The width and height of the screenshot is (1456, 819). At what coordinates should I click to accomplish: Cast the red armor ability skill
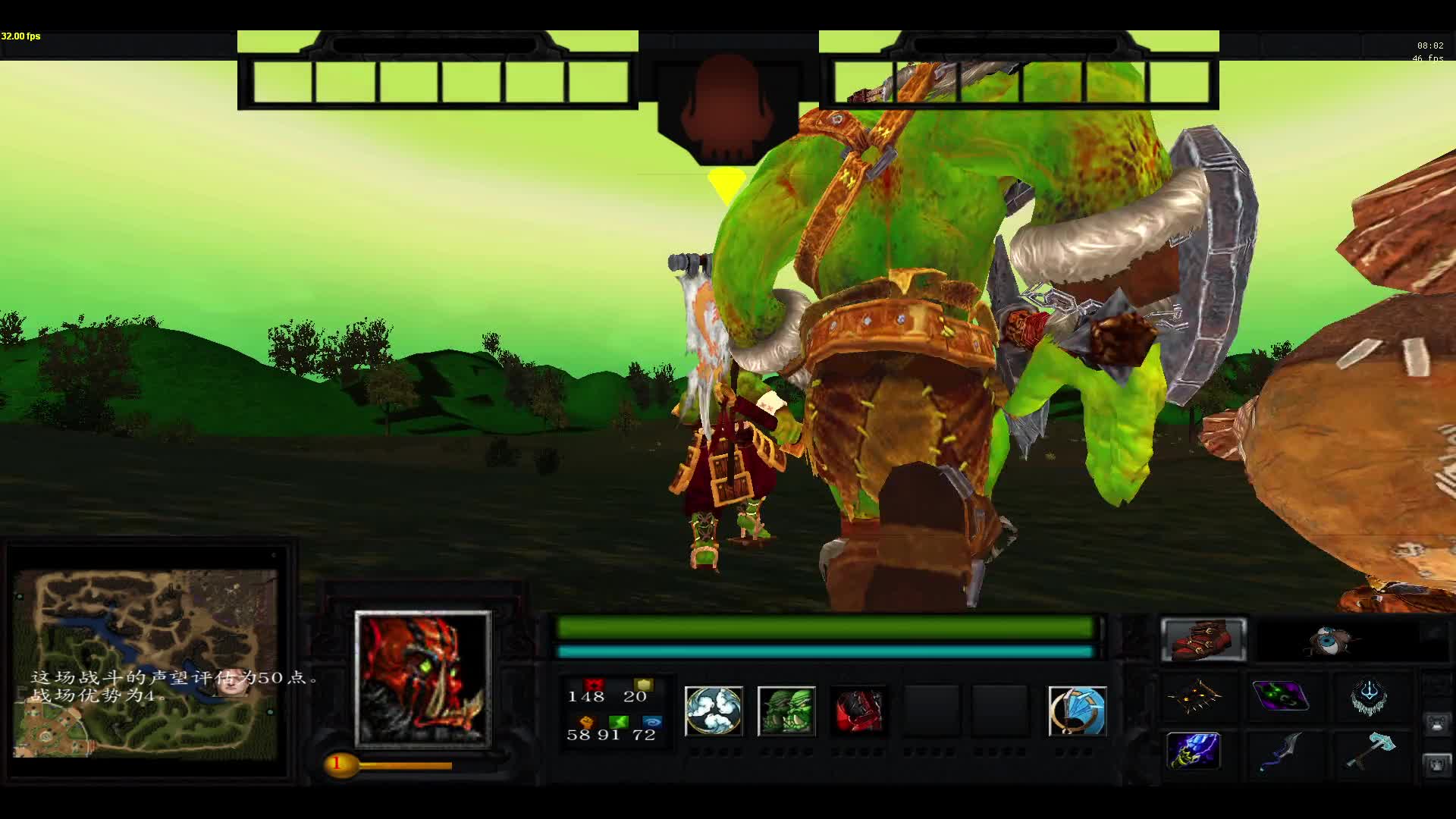pyautogui.click(x=861, y=711)
